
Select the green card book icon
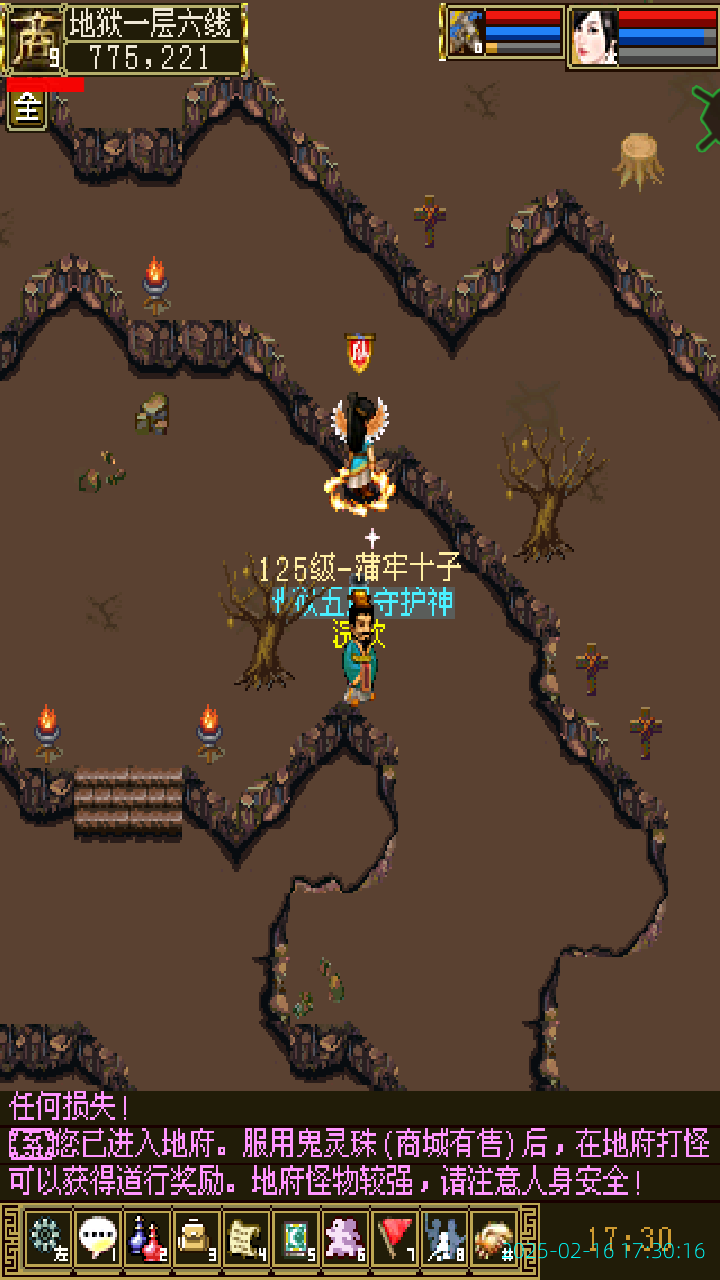tap(295, 1239)
